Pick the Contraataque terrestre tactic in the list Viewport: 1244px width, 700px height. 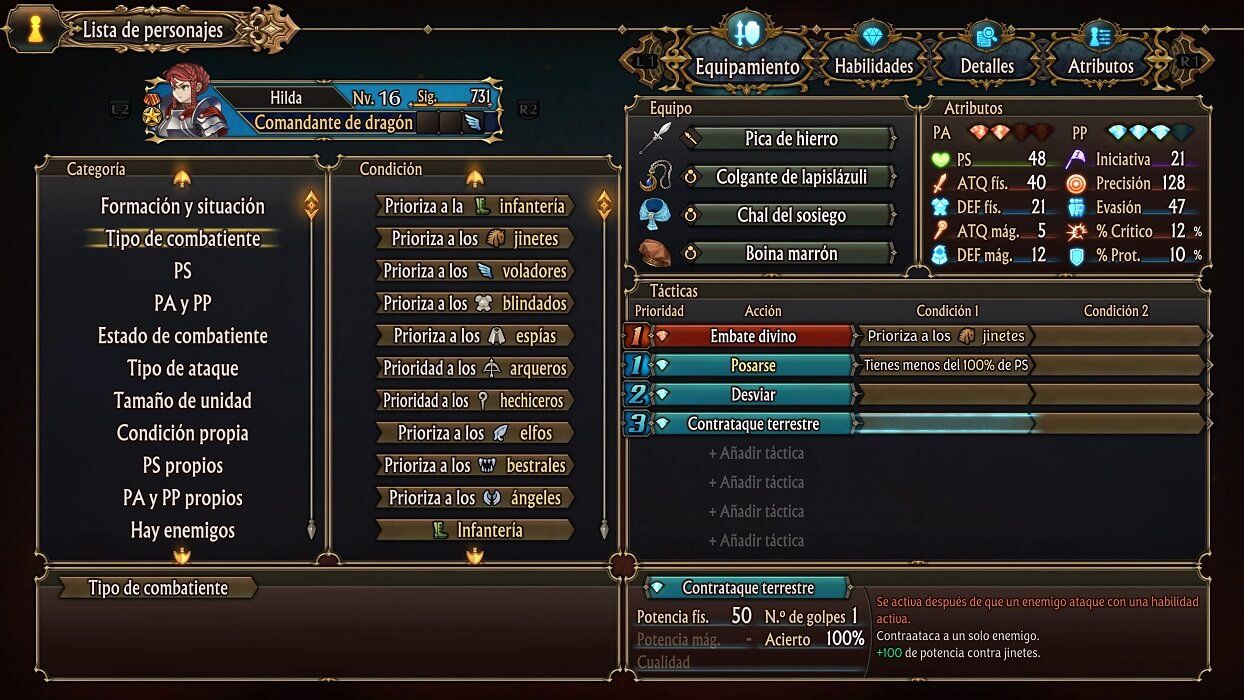(x=753, y=424)
